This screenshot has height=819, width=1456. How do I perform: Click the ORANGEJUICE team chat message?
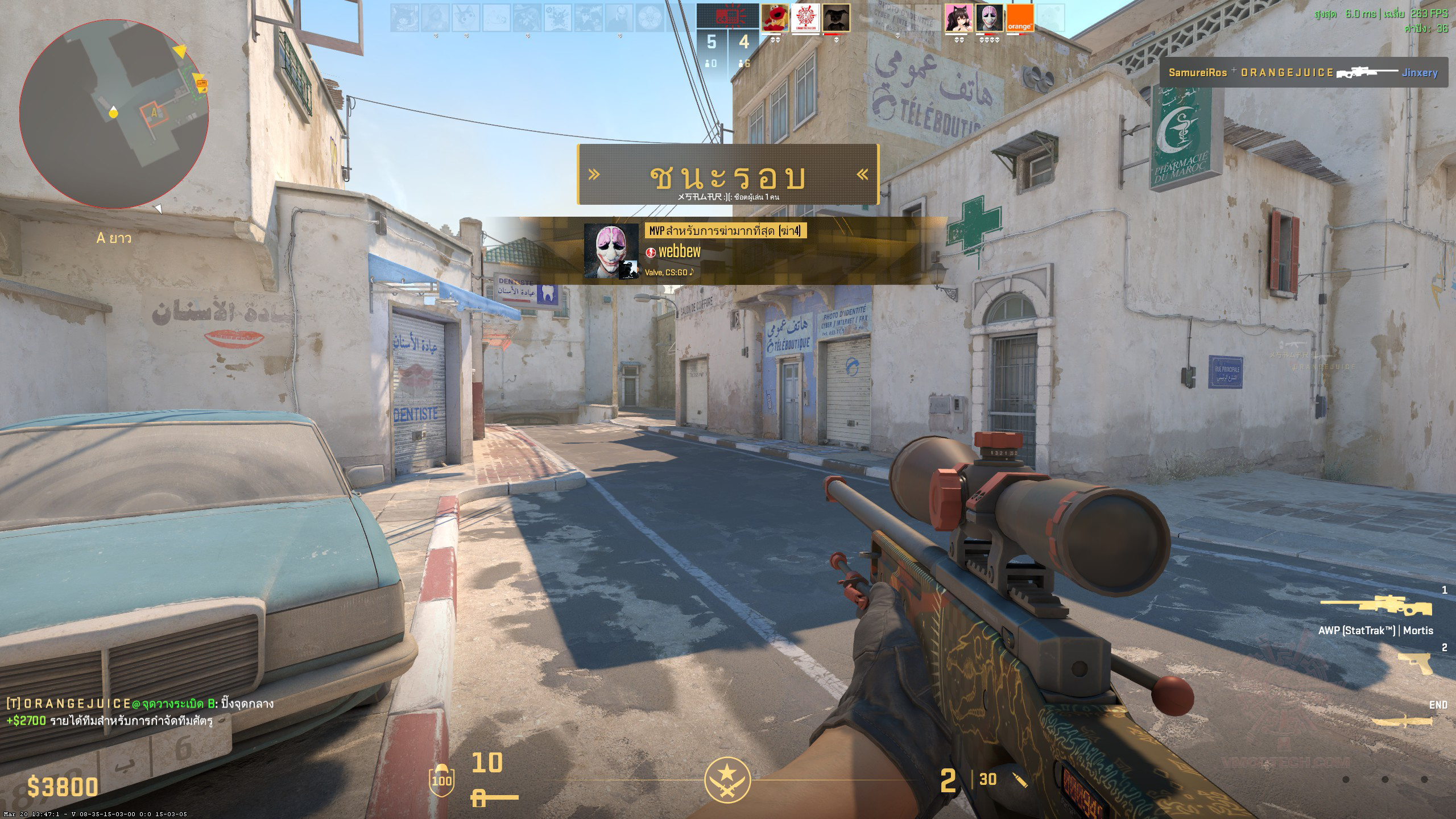[x=140, y=704]
